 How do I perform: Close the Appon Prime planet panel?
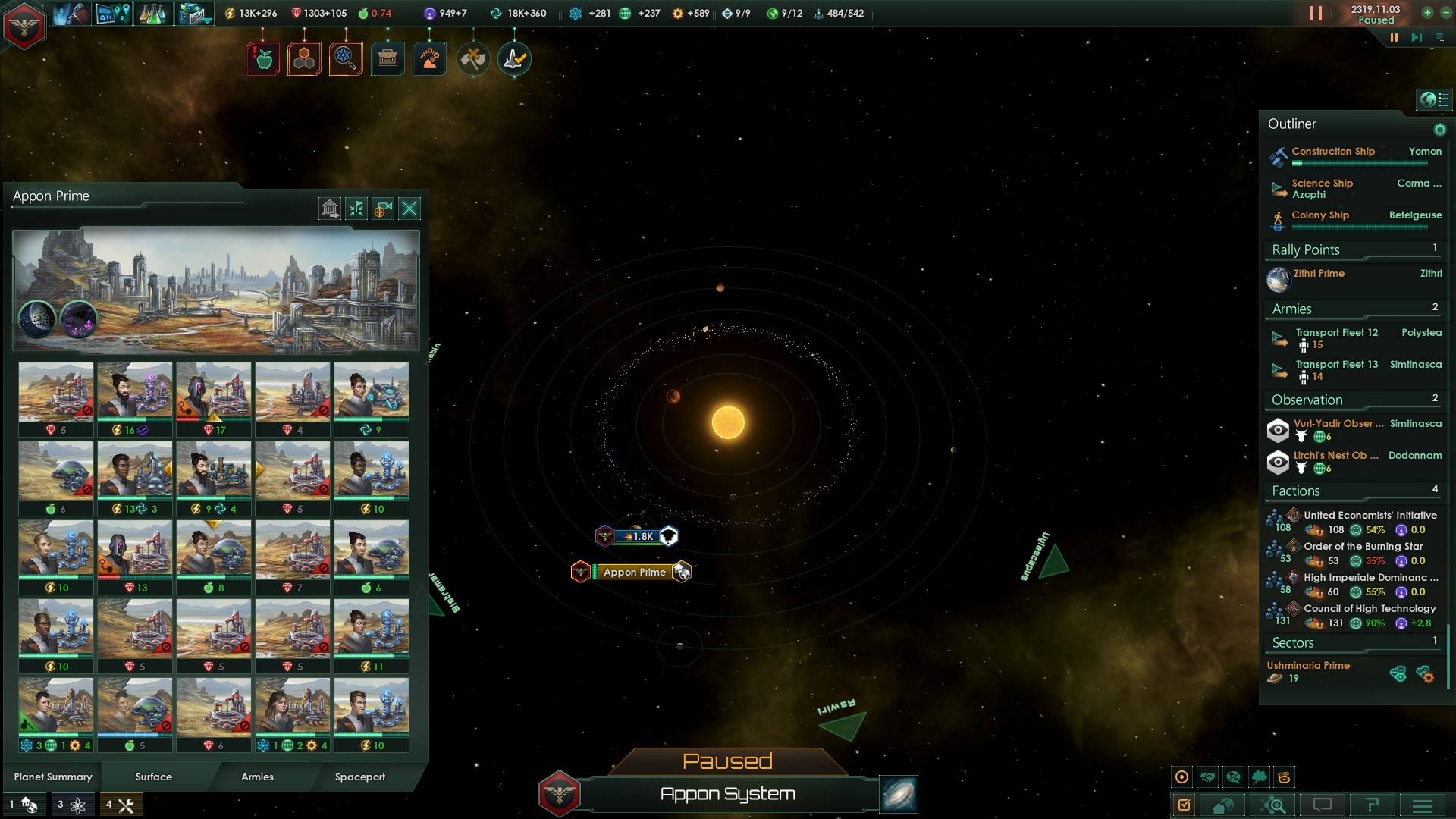[409, 209]
